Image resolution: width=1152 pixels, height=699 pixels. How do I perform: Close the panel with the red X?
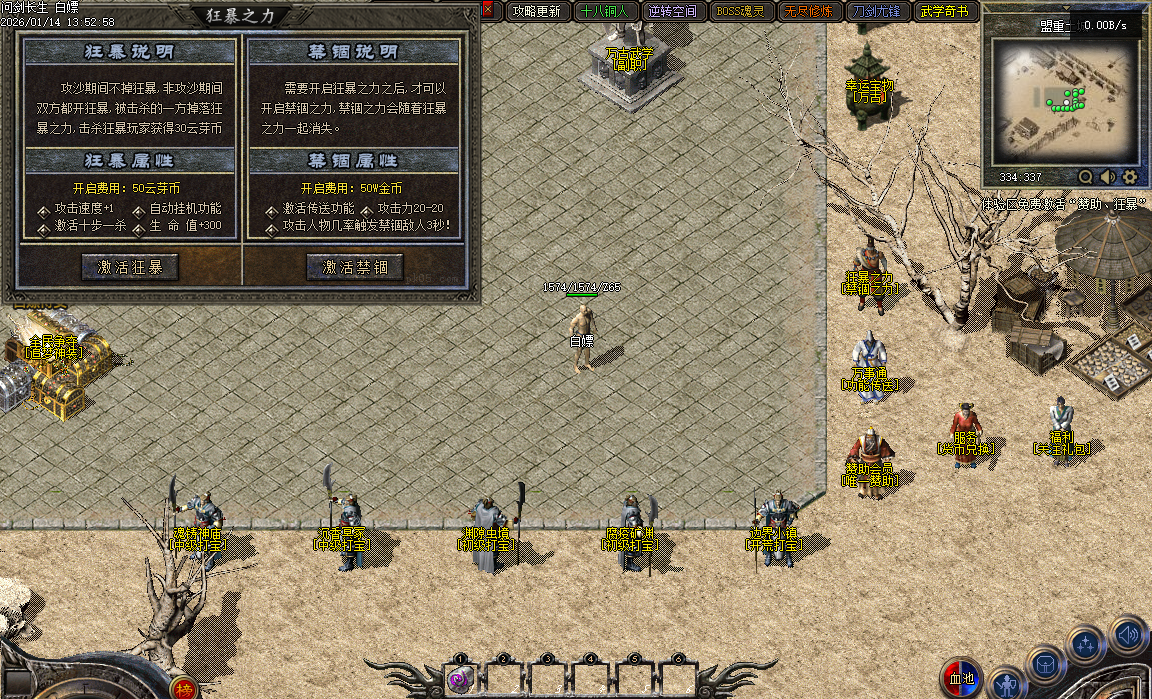click(487, 10)
